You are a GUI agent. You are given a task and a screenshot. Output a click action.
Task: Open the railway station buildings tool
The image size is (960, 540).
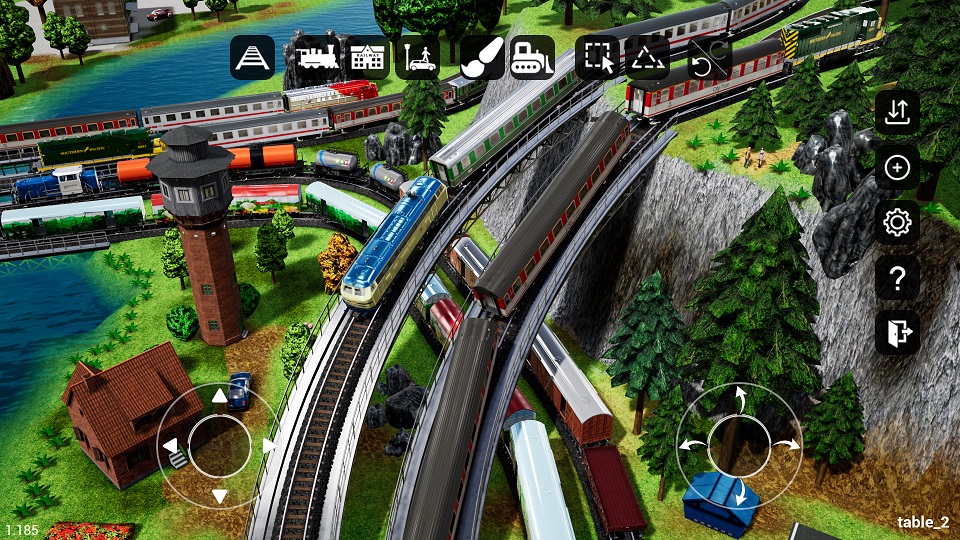pyautogui.click(x=368, y=58)
